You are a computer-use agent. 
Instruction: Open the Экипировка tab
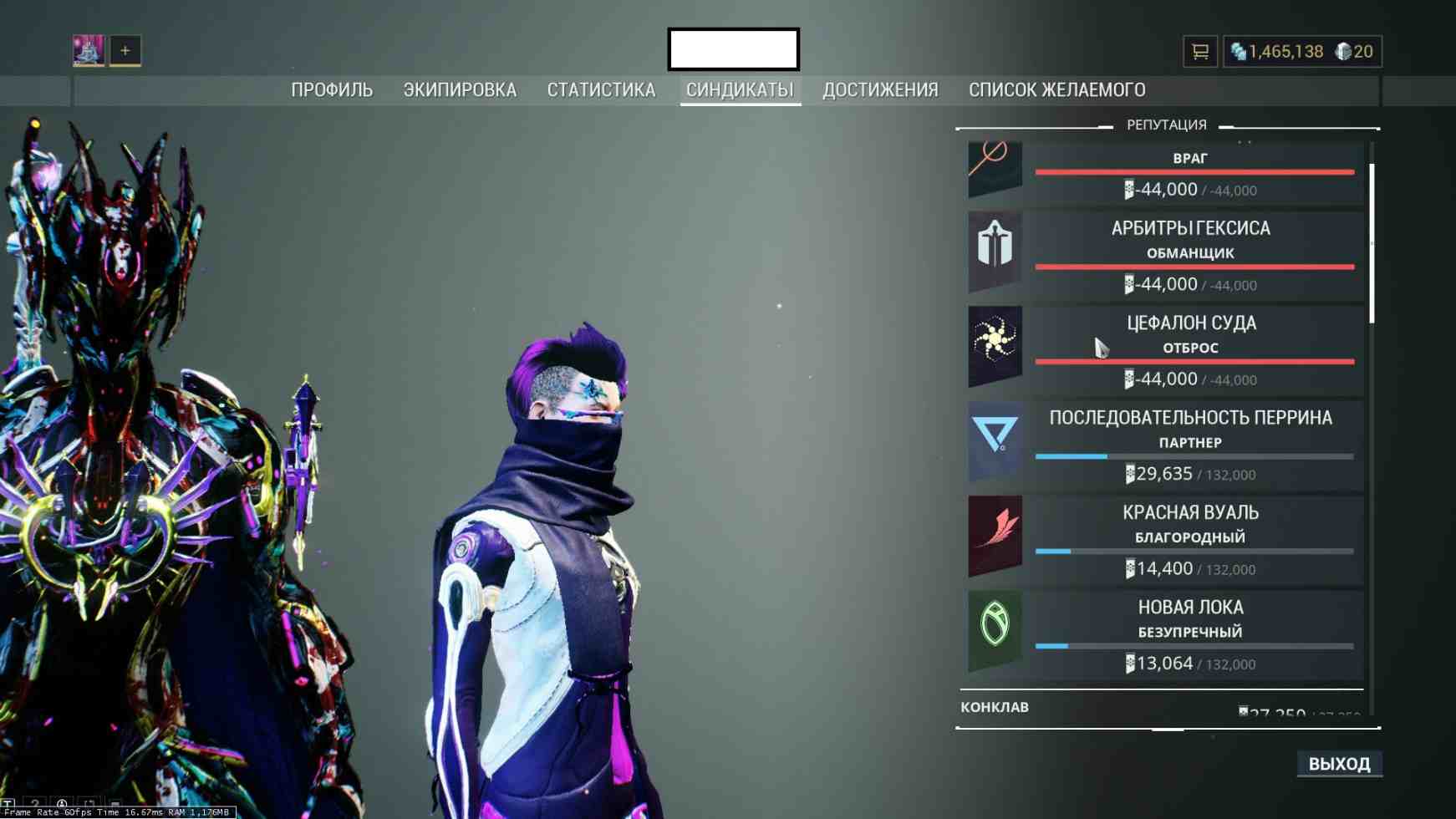click(x=460, y=90)
